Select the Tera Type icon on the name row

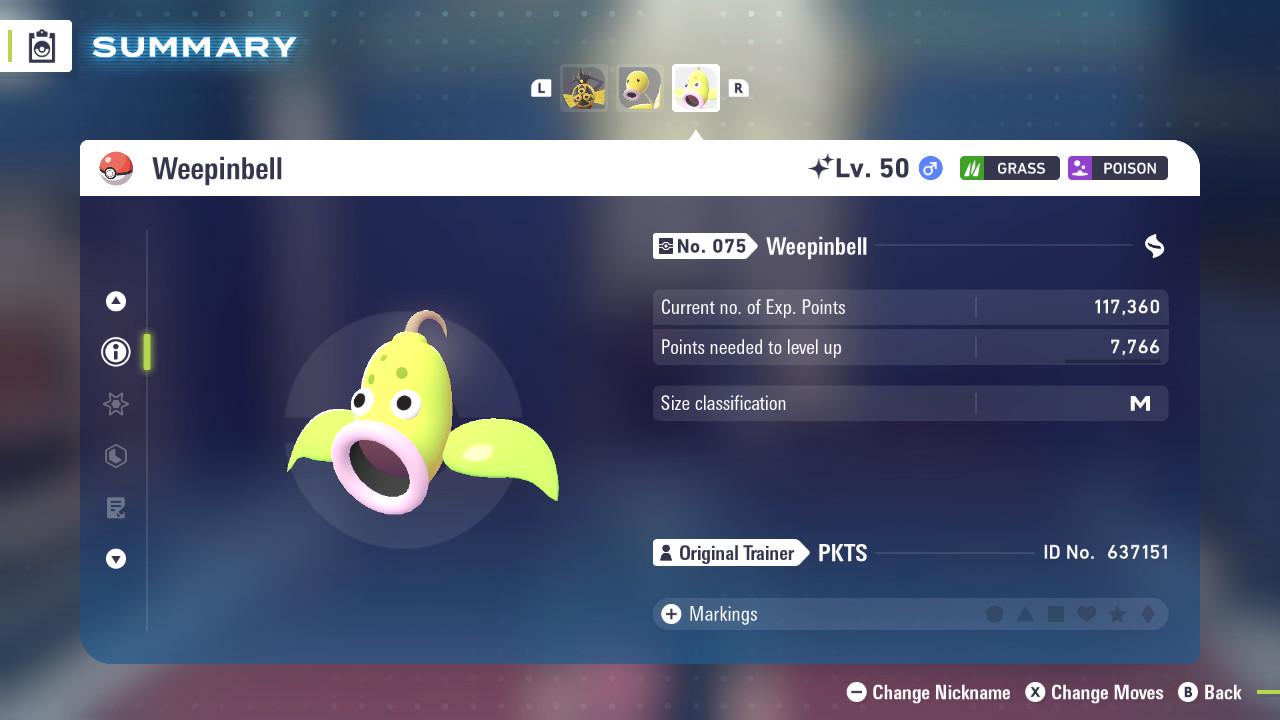click(x=1155, y=246)
